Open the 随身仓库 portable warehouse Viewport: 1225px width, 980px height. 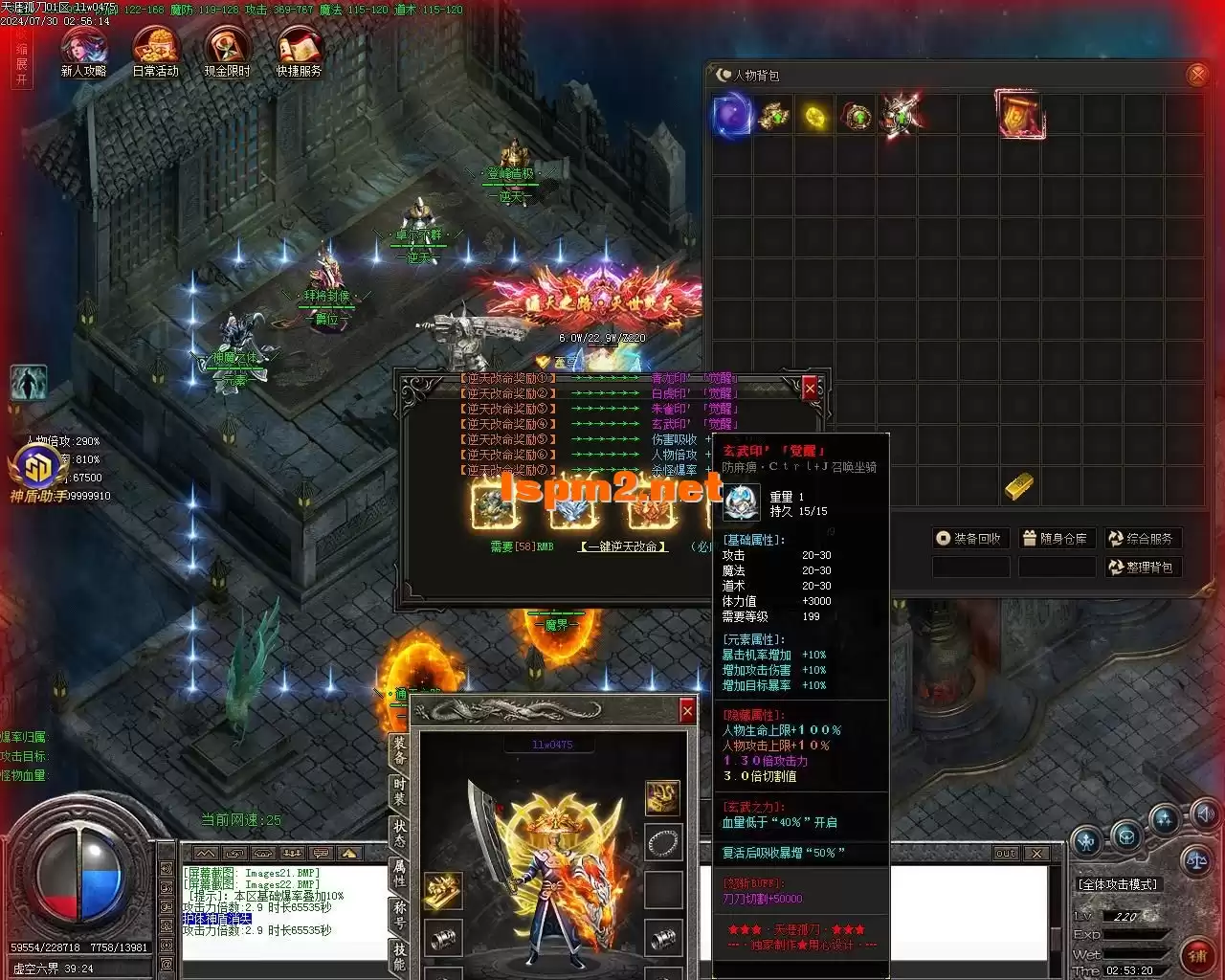(1056, 539)
